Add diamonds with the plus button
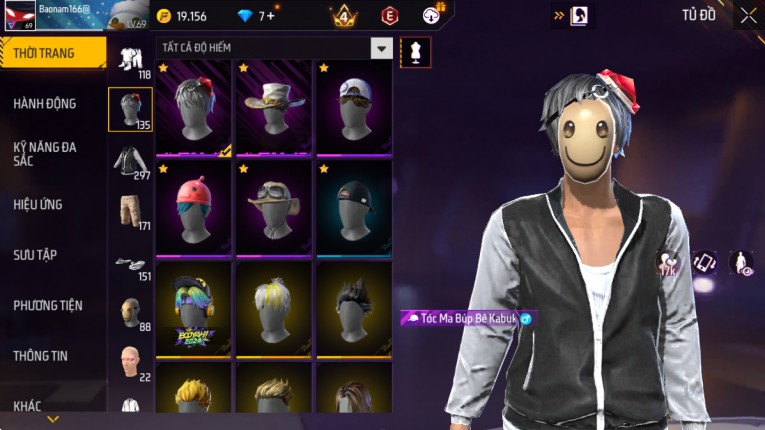Image resolution: width=765 pixels, height=430 pixels. point(271,16)
